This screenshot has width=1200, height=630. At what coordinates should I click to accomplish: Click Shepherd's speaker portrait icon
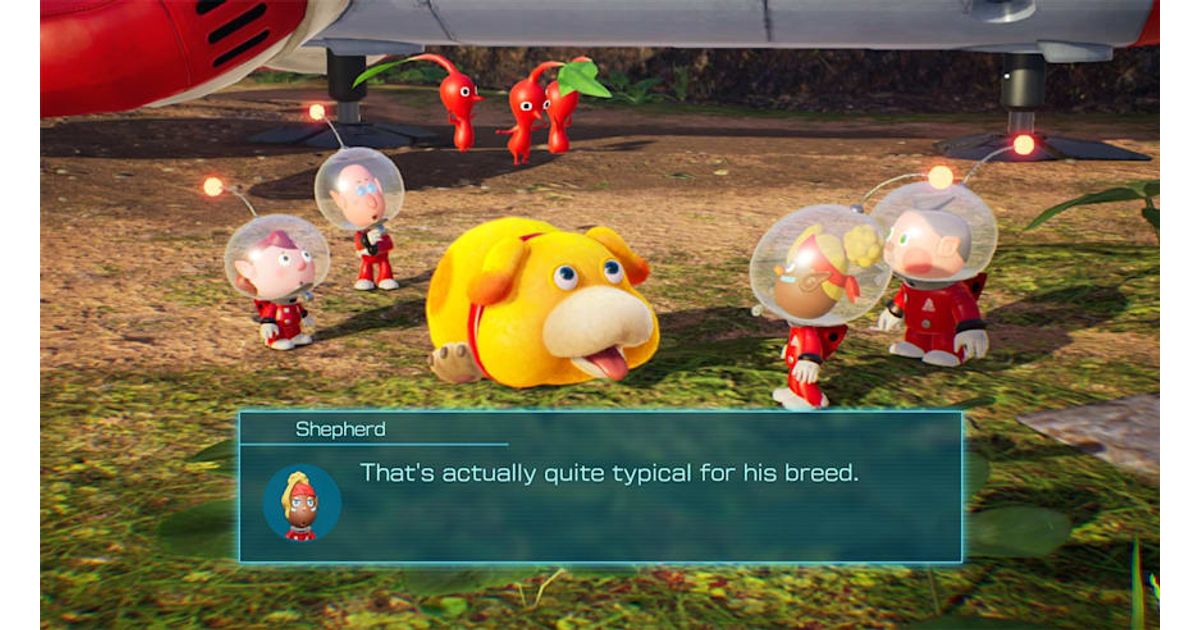302,502
